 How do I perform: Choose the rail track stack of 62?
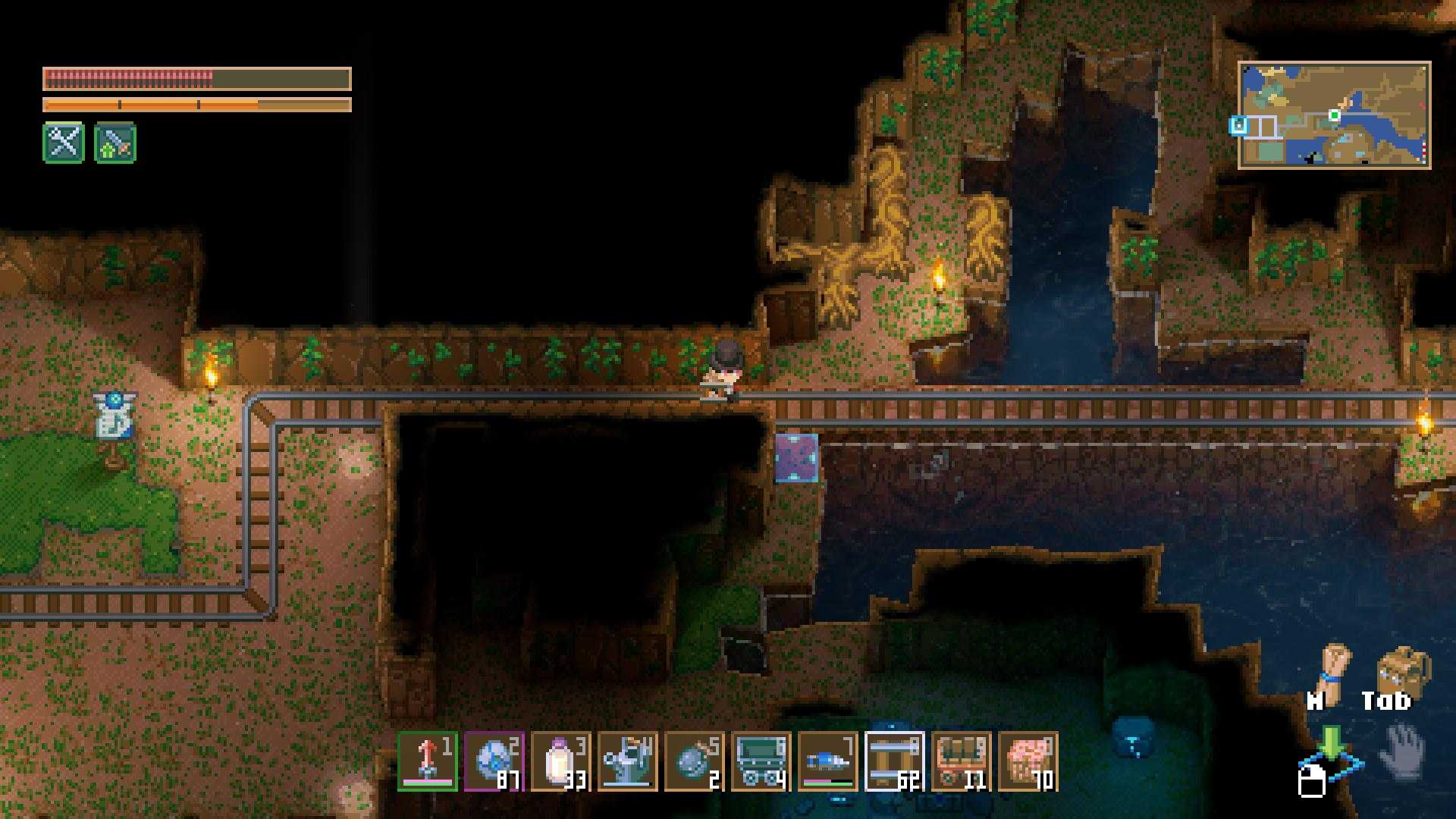point(895,761)
